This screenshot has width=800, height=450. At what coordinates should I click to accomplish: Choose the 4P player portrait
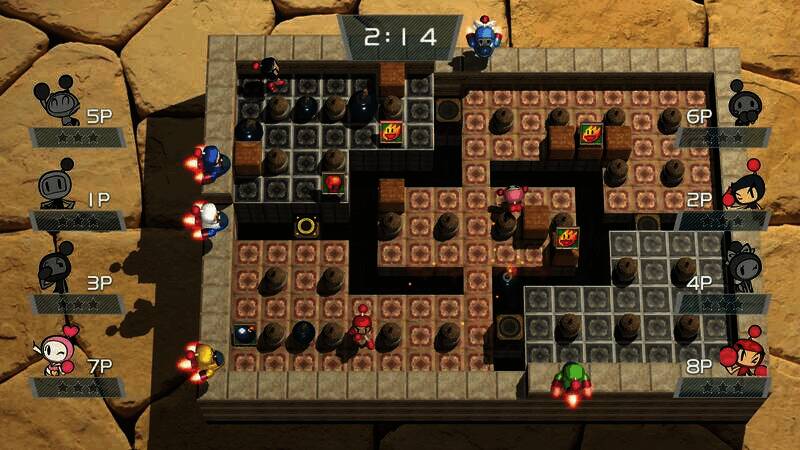[x=744, y=268]
